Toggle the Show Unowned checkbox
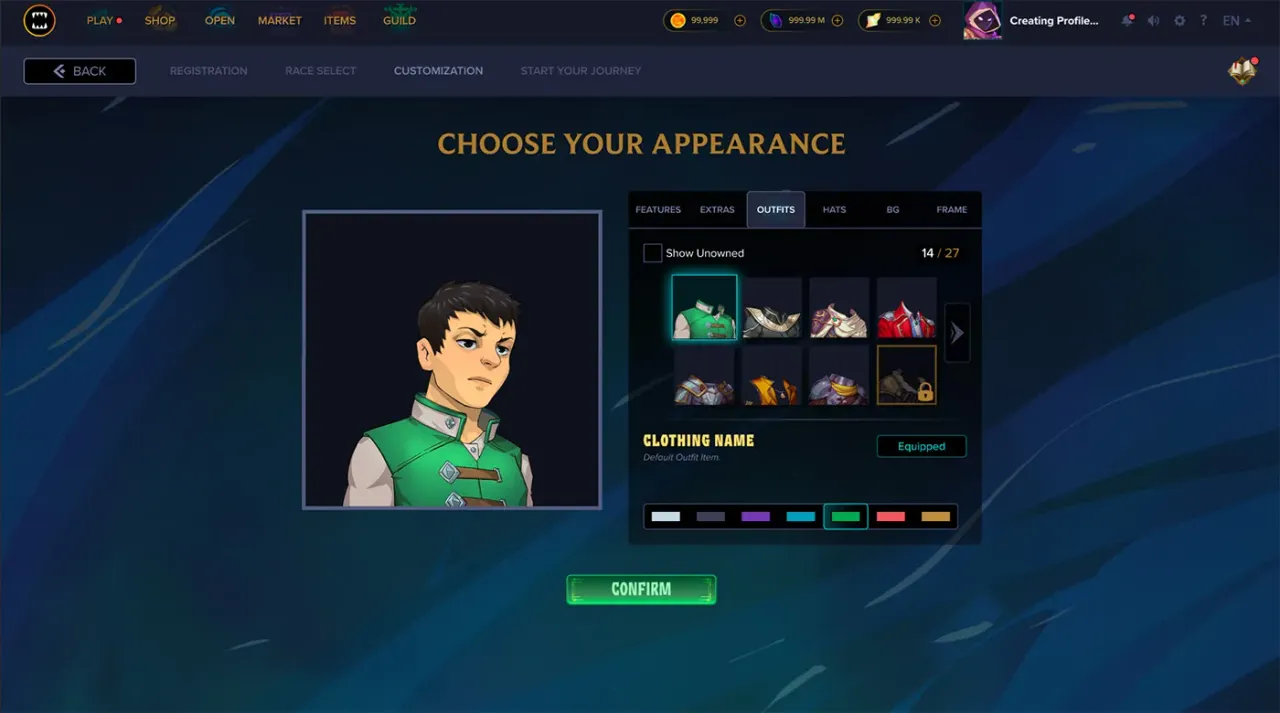Viewport: 1280px width, 713px height. (653, 253)
